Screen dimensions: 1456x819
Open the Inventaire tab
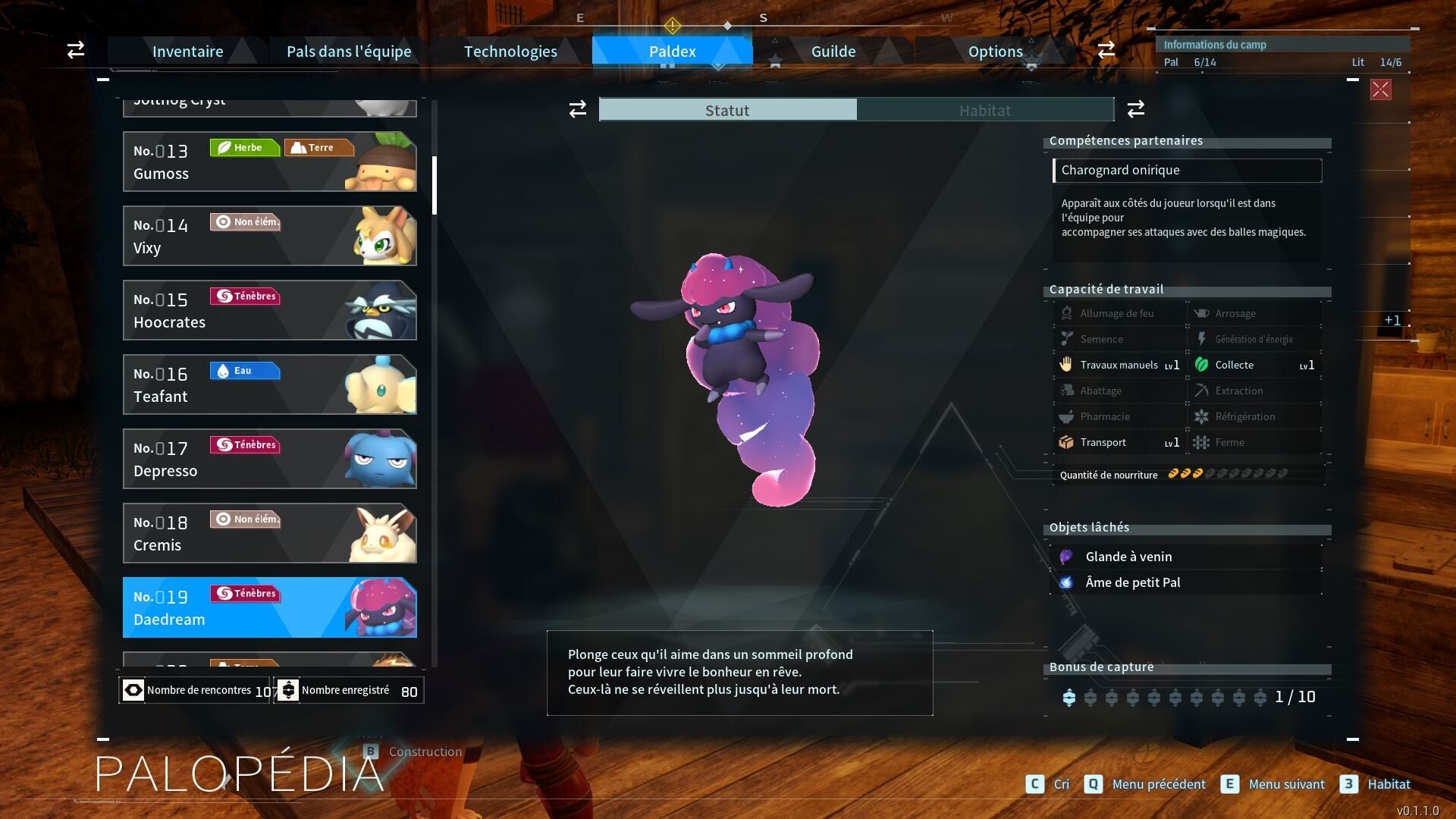click(x=187, y=52)
